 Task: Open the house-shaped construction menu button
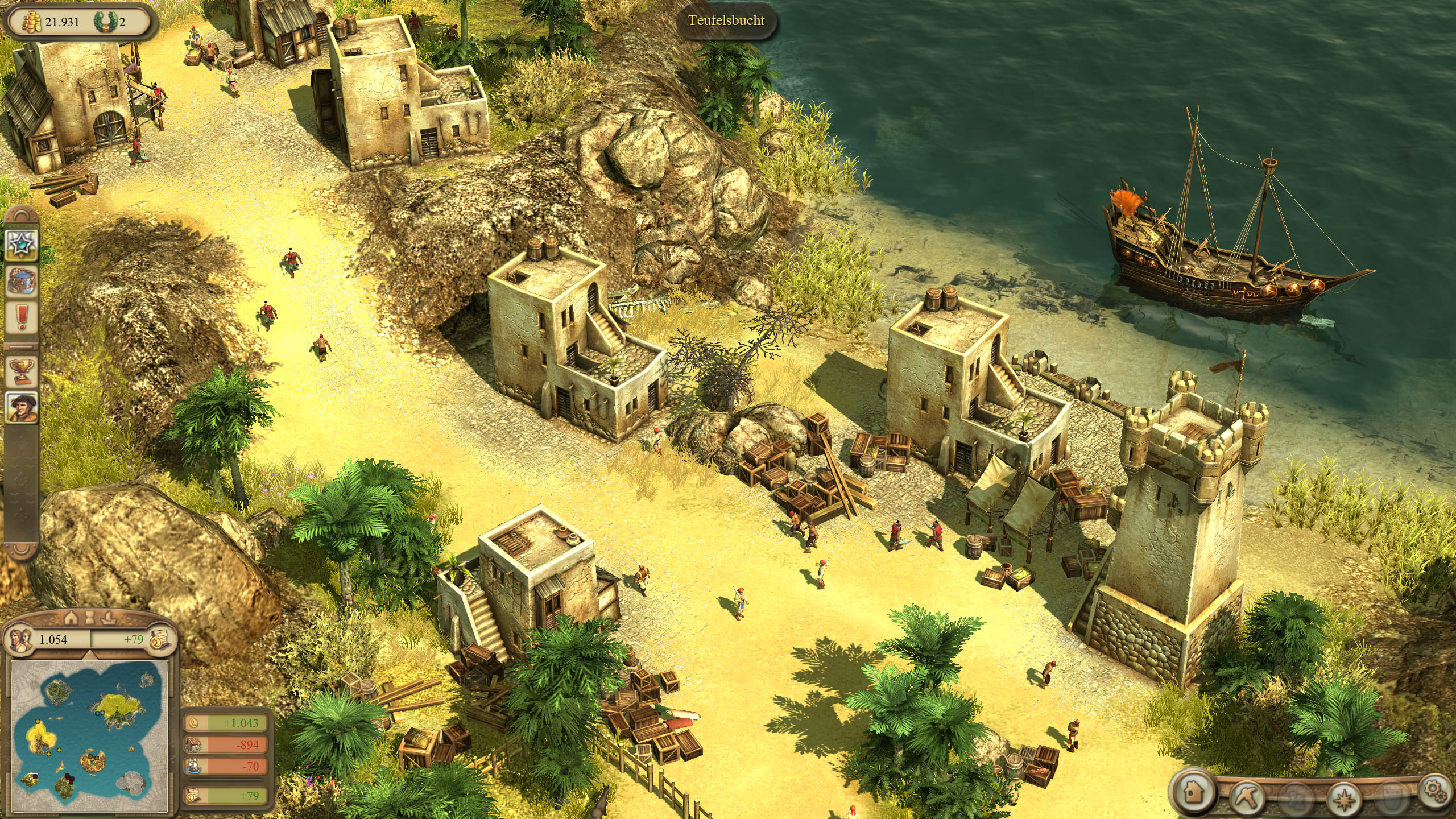pos(1193,791)
